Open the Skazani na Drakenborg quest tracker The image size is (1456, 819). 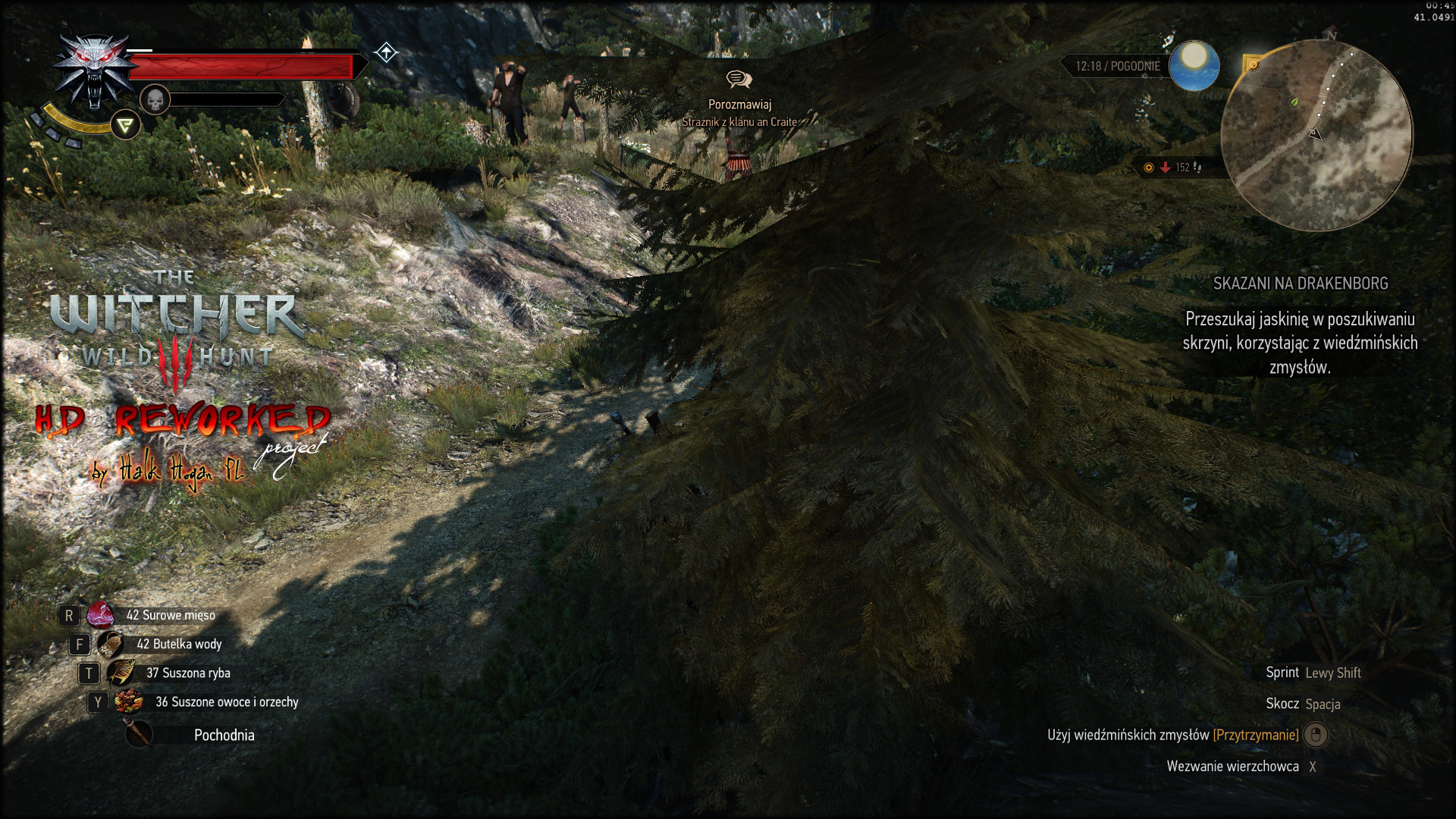[x=1300, y=284]
